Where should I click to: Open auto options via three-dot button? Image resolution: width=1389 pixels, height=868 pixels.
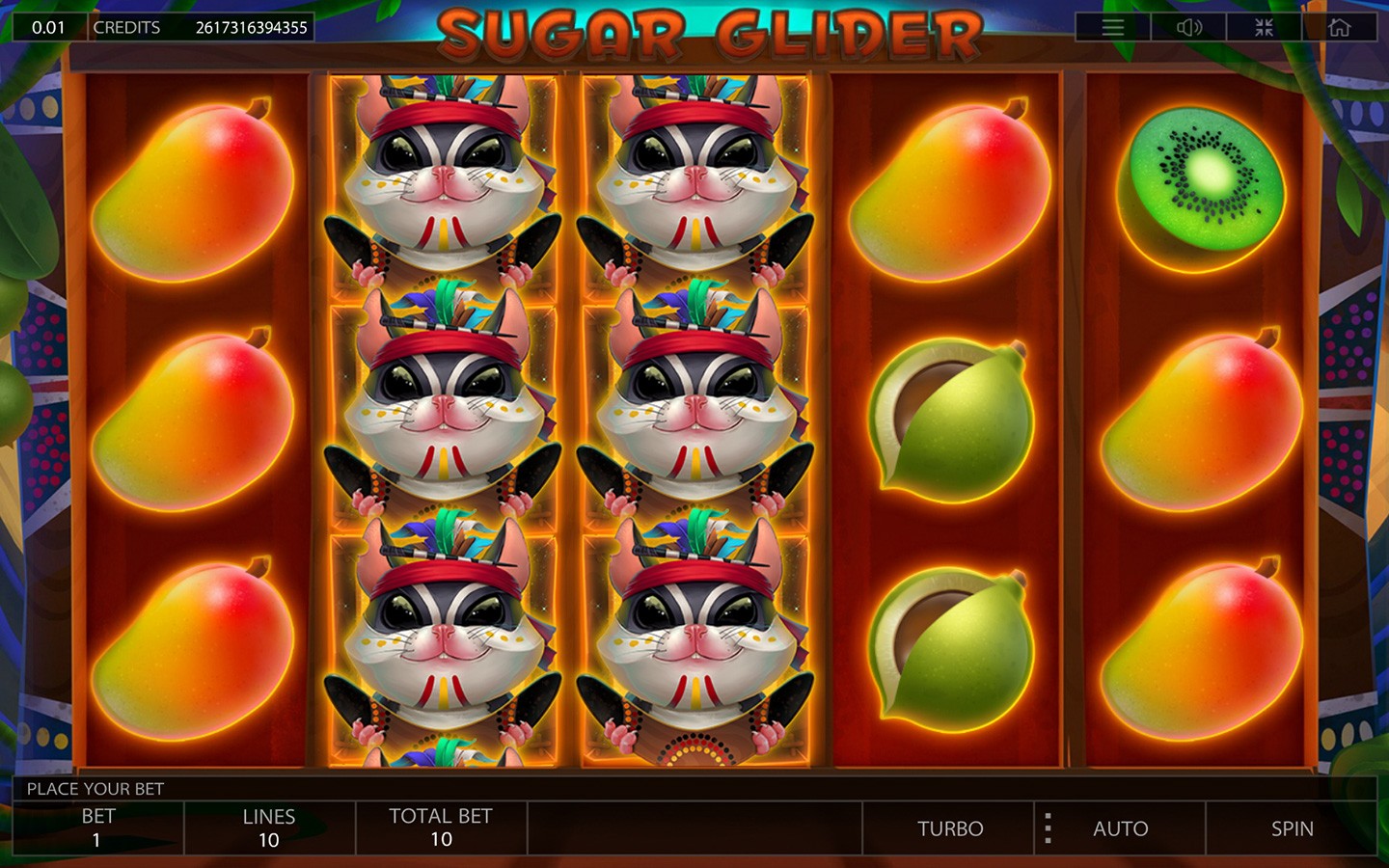1048,828
